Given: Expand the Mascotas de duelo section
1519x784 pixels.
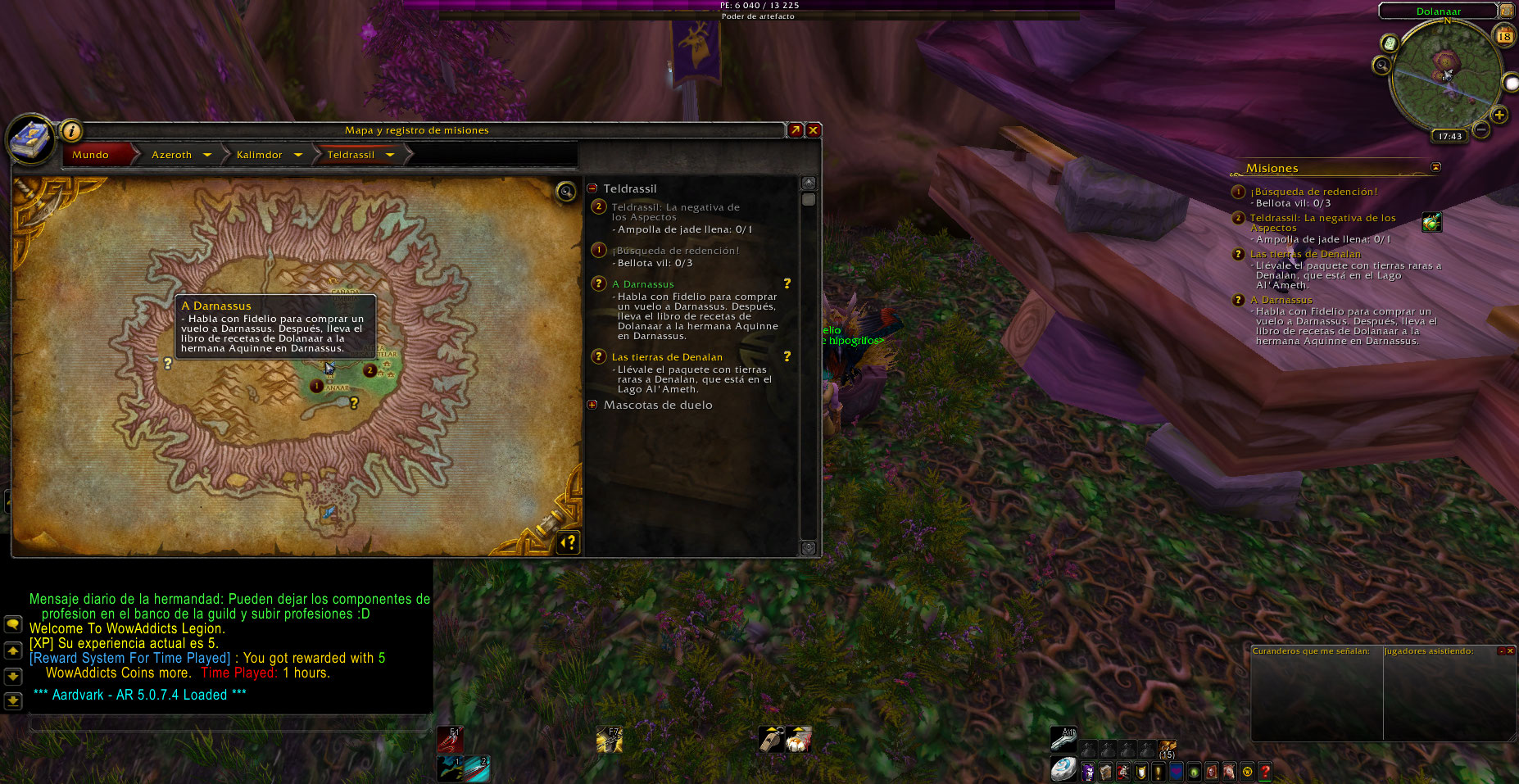Looking at the screenshot, I should coord(592,405).
